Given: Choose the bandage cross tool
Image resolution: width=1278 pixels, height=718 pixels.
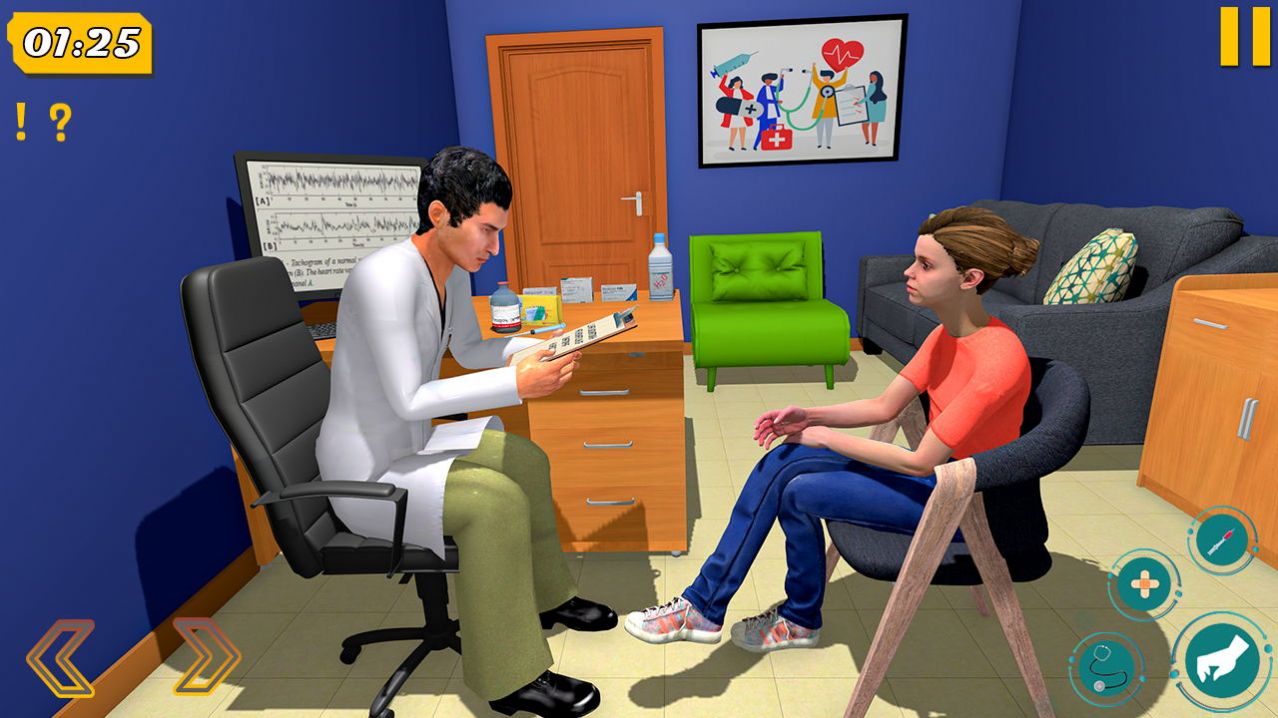Looking at the screenshot, I should tap(1144, 585).
